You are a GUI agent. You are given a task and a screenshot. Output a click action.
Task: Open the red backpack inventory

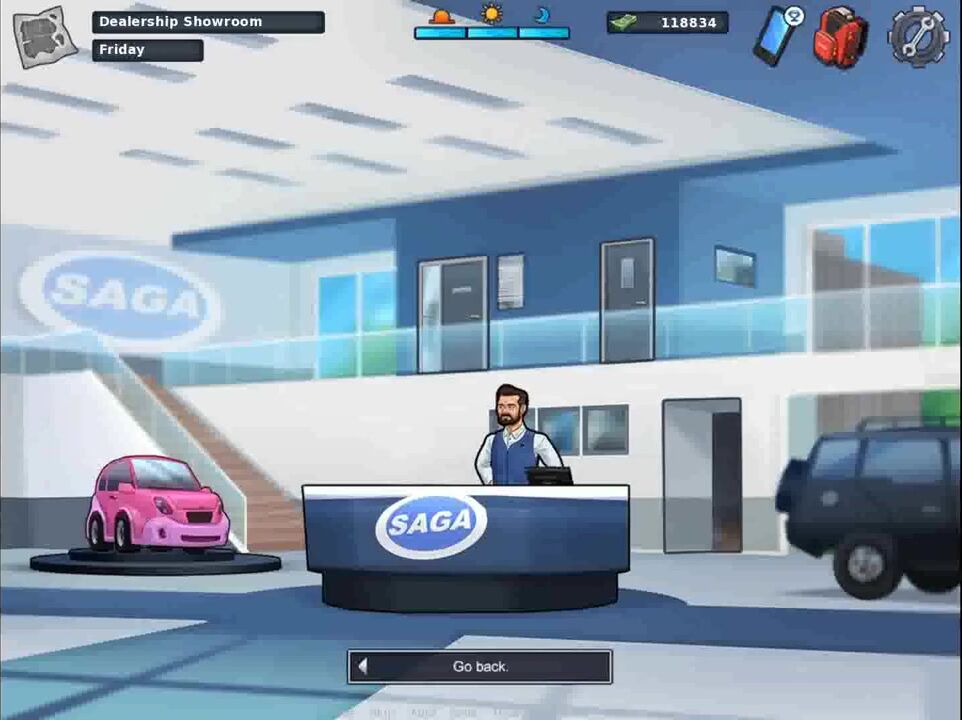pos(839,37)
